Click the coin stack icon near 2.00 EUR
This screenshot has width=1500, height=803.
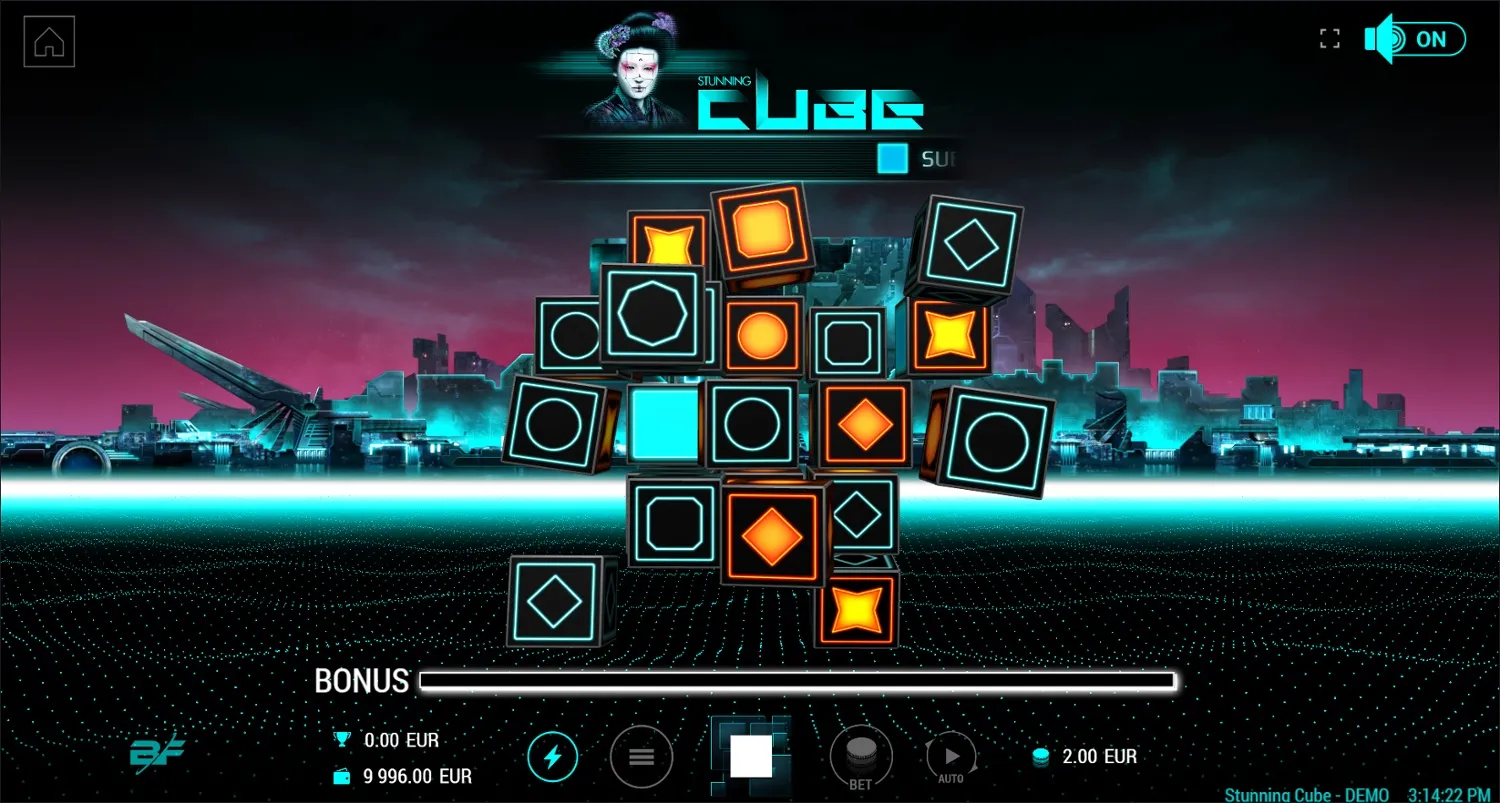pos(1040,757)
